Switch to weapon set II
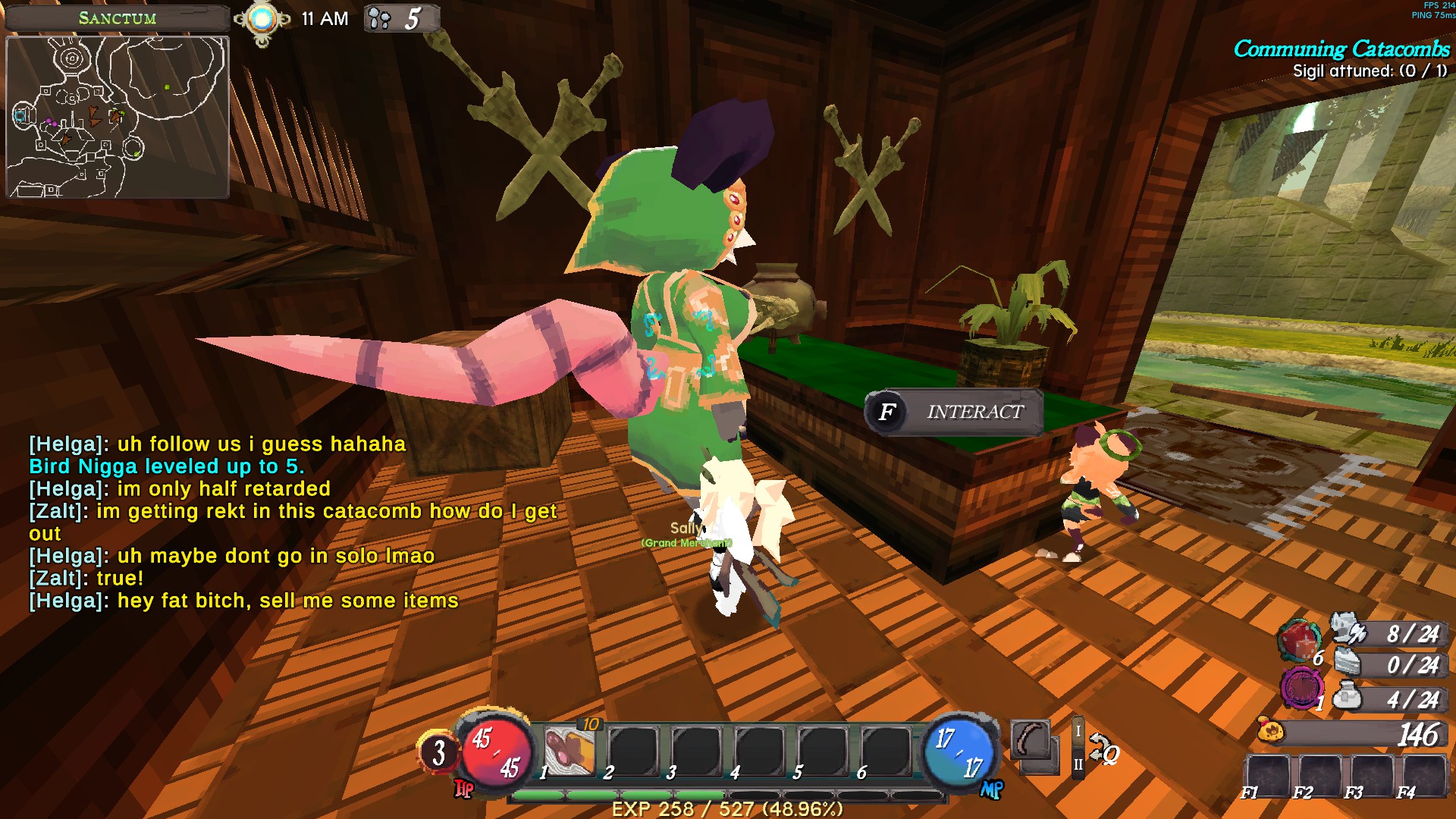This screenshot has width=1456, height=819. tap(1078, 764)
